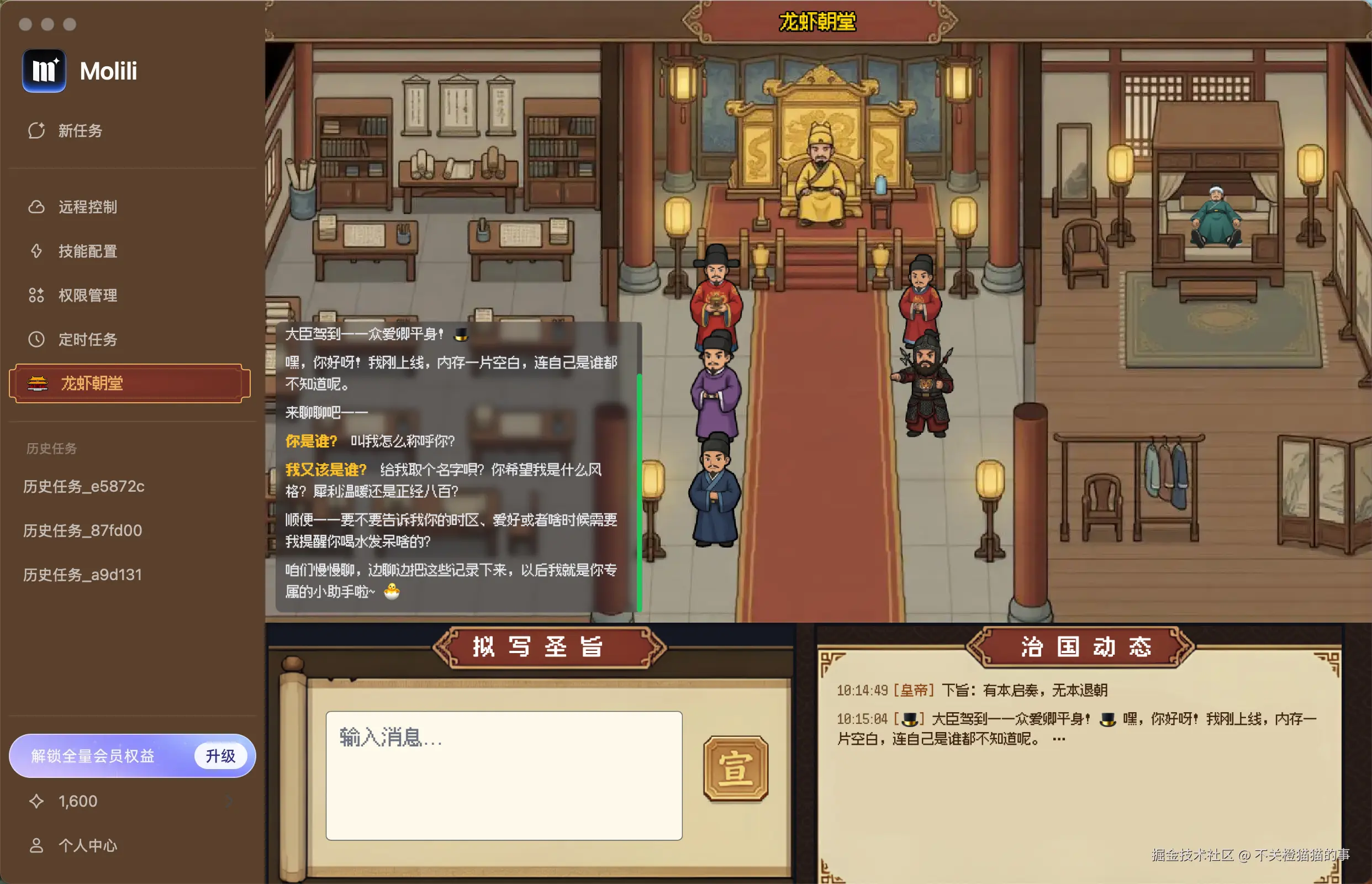Image resolution: width=1372 pixels, height=884 pixels.
Task: Click the Molili app logo
Action: [44, 71]
